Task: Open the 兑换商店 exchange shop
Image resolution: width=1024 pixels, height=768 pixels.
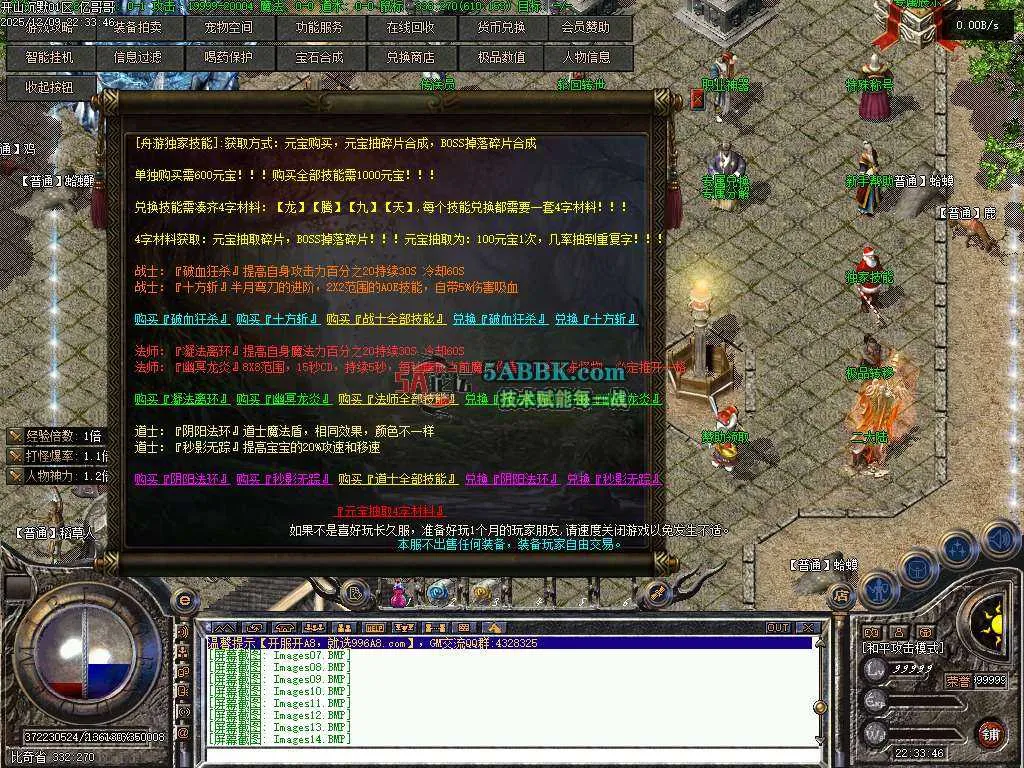Action: tap(411, 57)
